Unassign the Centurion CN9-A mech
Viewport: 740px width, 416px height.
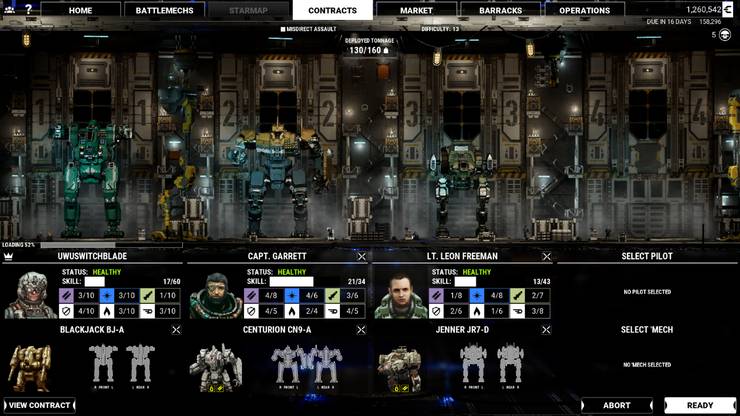362,329
